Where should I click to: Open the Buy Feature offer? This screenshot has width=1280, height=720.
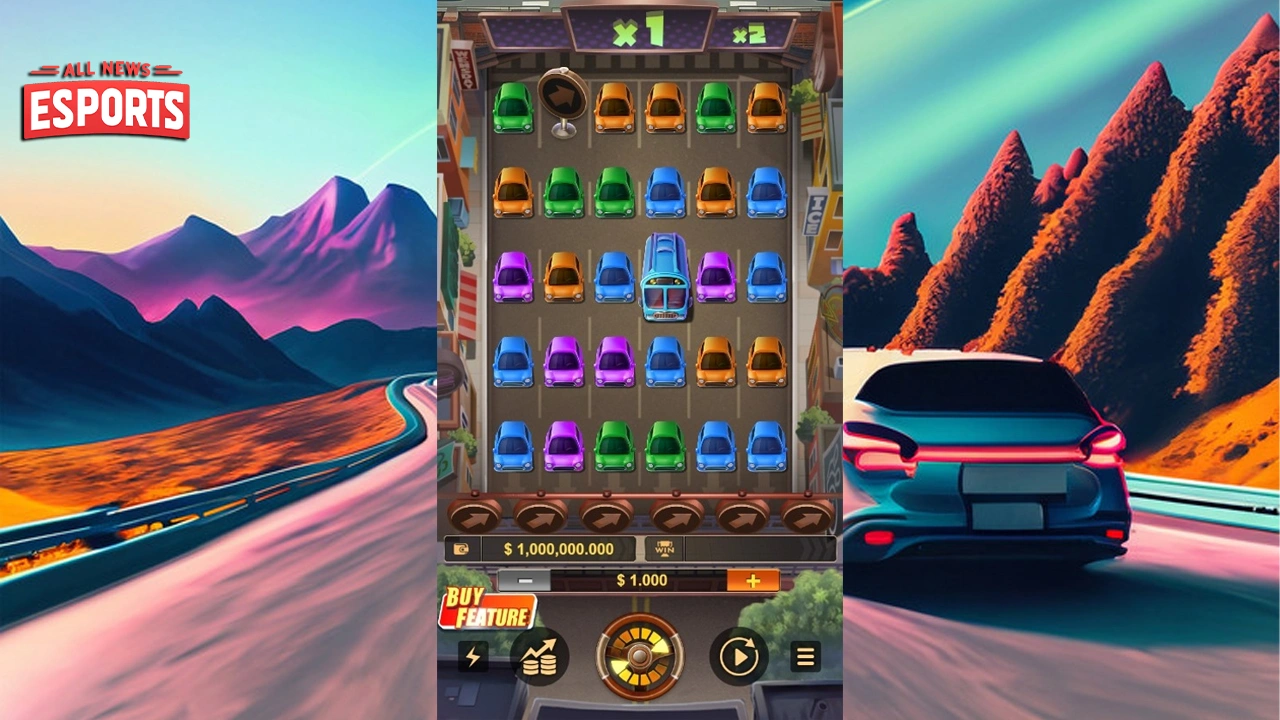coord(488,608)
